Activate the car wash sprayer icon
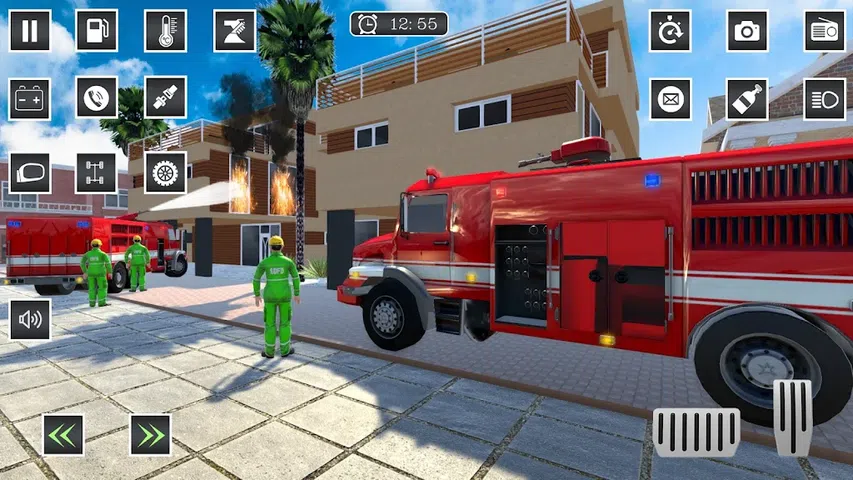This screenshot has width=853, height=480. tap(234, 30)
